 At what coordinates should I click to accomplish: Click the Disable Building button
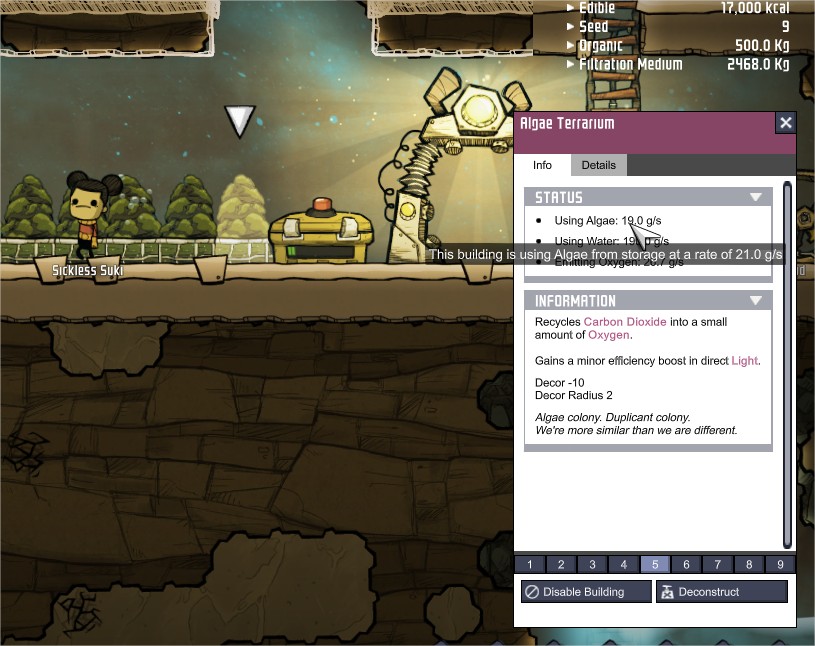(585, 592)
